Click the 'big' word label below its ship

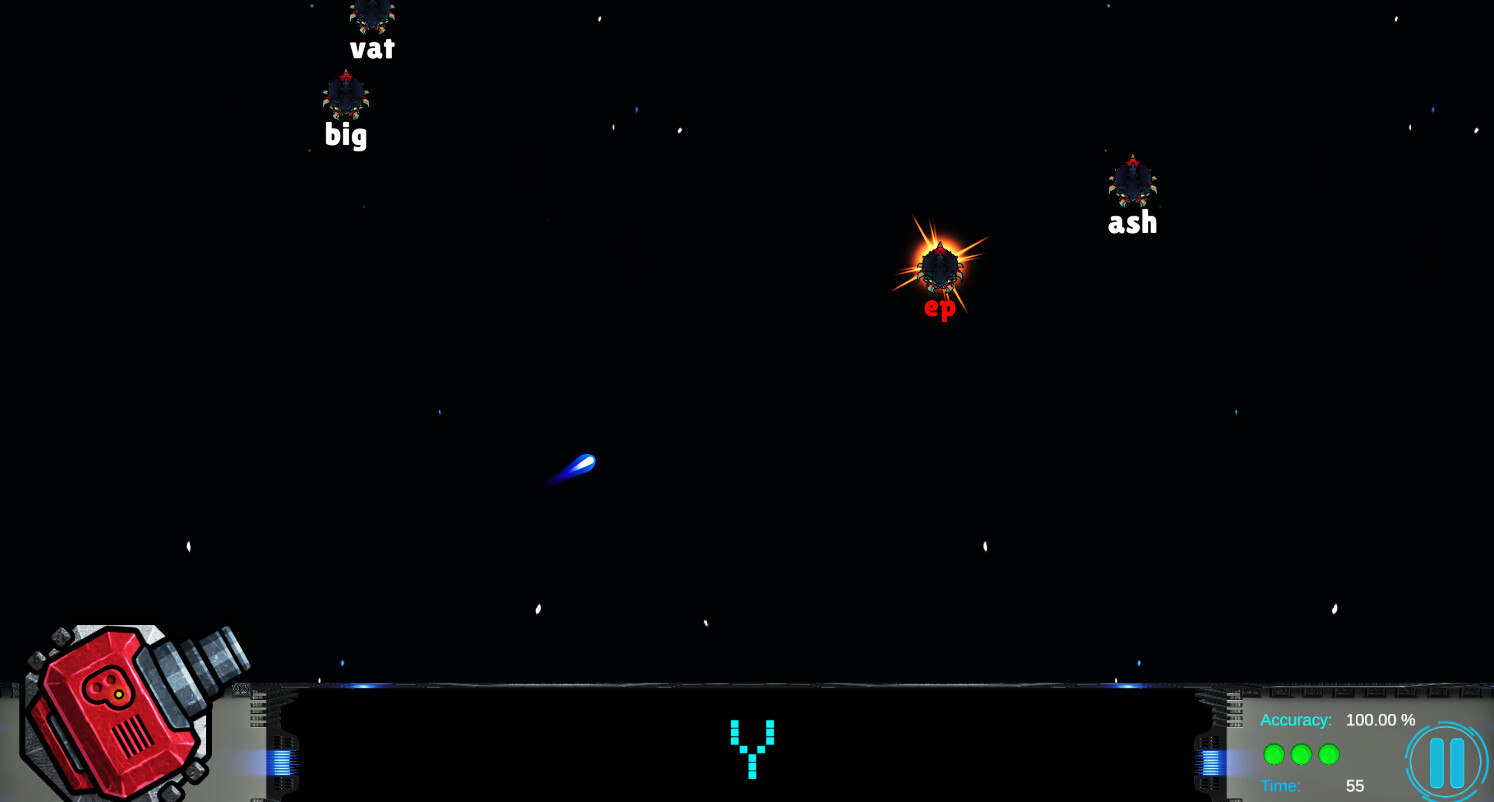[345, 136]
